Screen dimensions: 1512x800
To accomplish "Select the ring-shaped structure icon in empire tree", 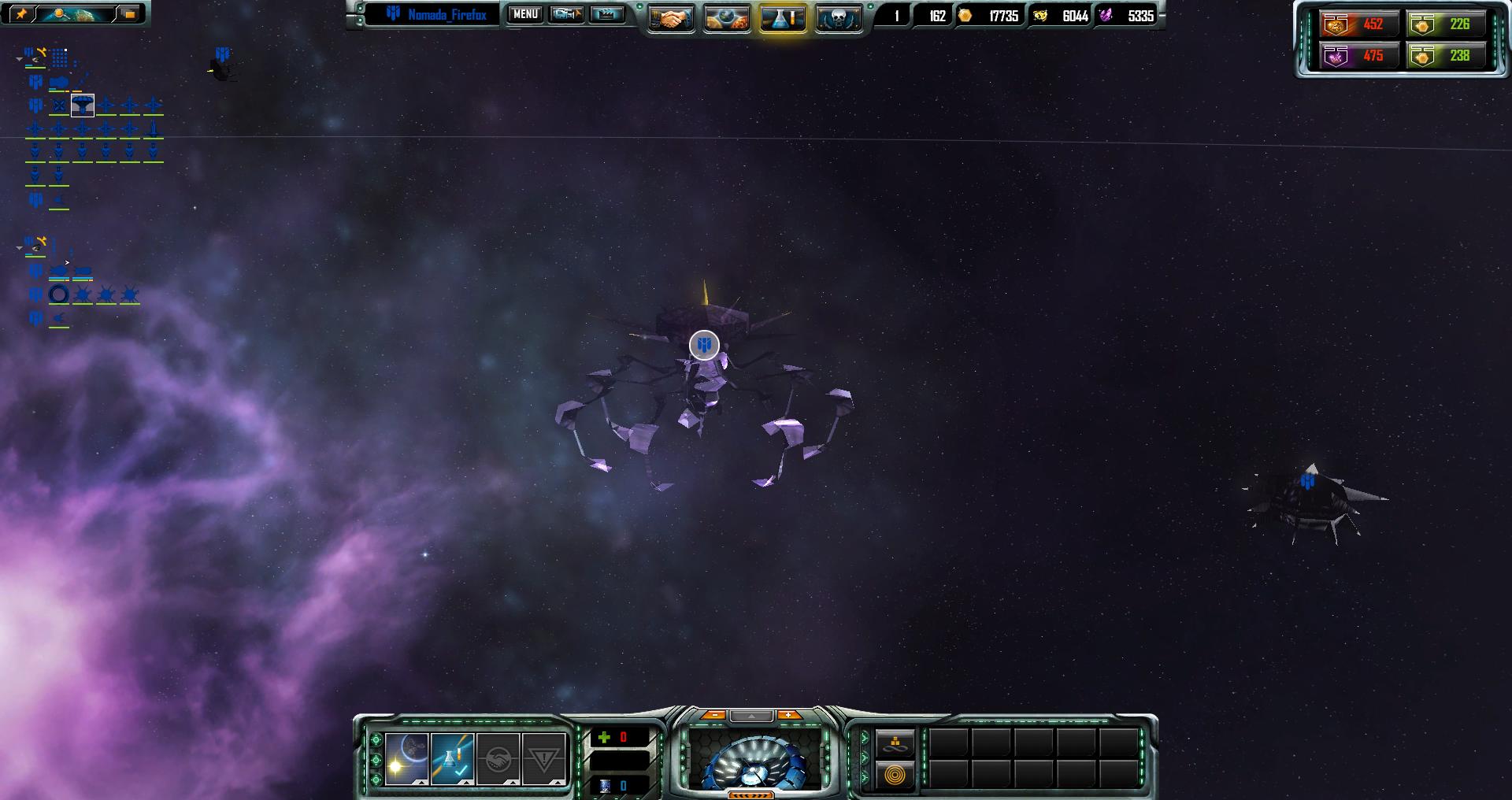I will pyautogui.click(x=59, y=294).
